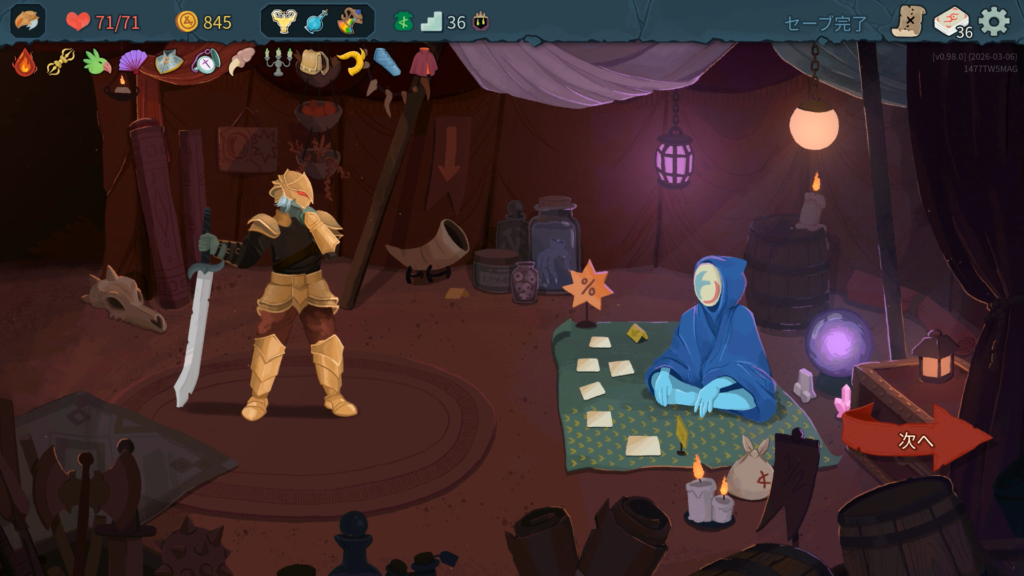View the deck of 36 cards
The width and height of the screenshot is (1024, 576).
pyautogui.click(x=952, y=21)
